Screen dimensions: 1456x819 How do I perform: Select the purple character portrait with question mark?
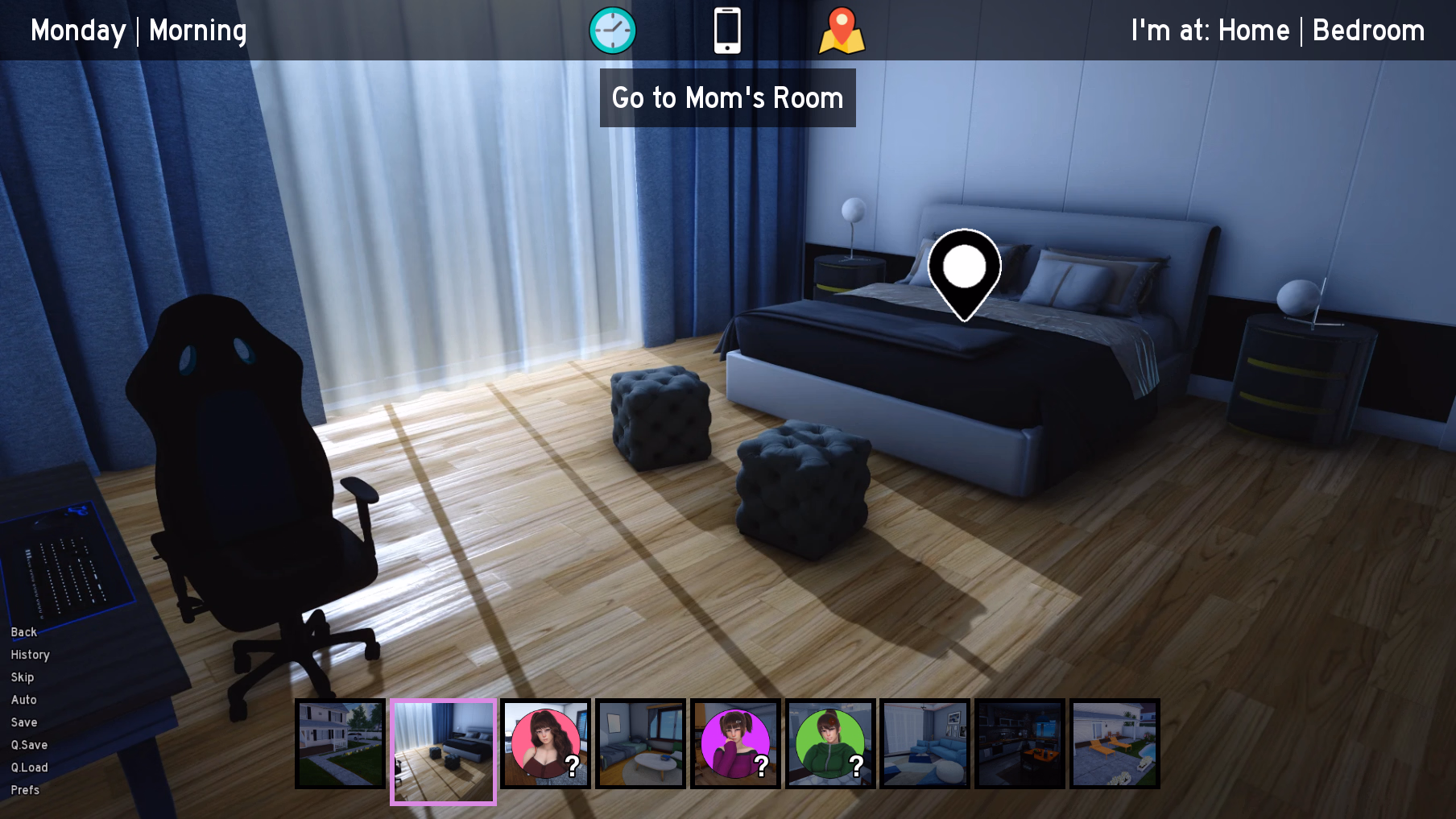[x=734, y=743]
